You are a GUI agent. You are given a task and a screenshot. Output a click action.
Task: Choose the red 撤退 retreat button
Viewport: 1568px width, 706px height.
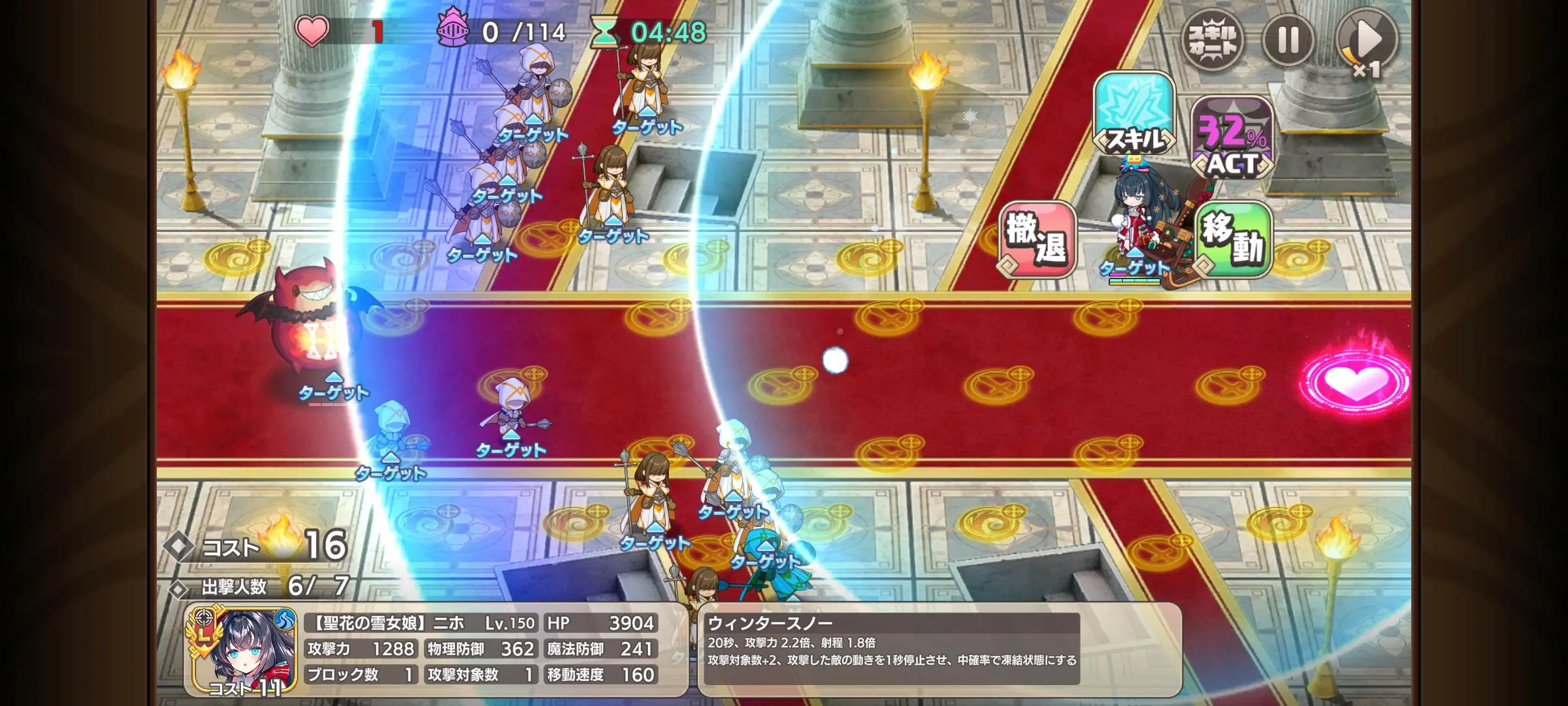[1037, 239]
